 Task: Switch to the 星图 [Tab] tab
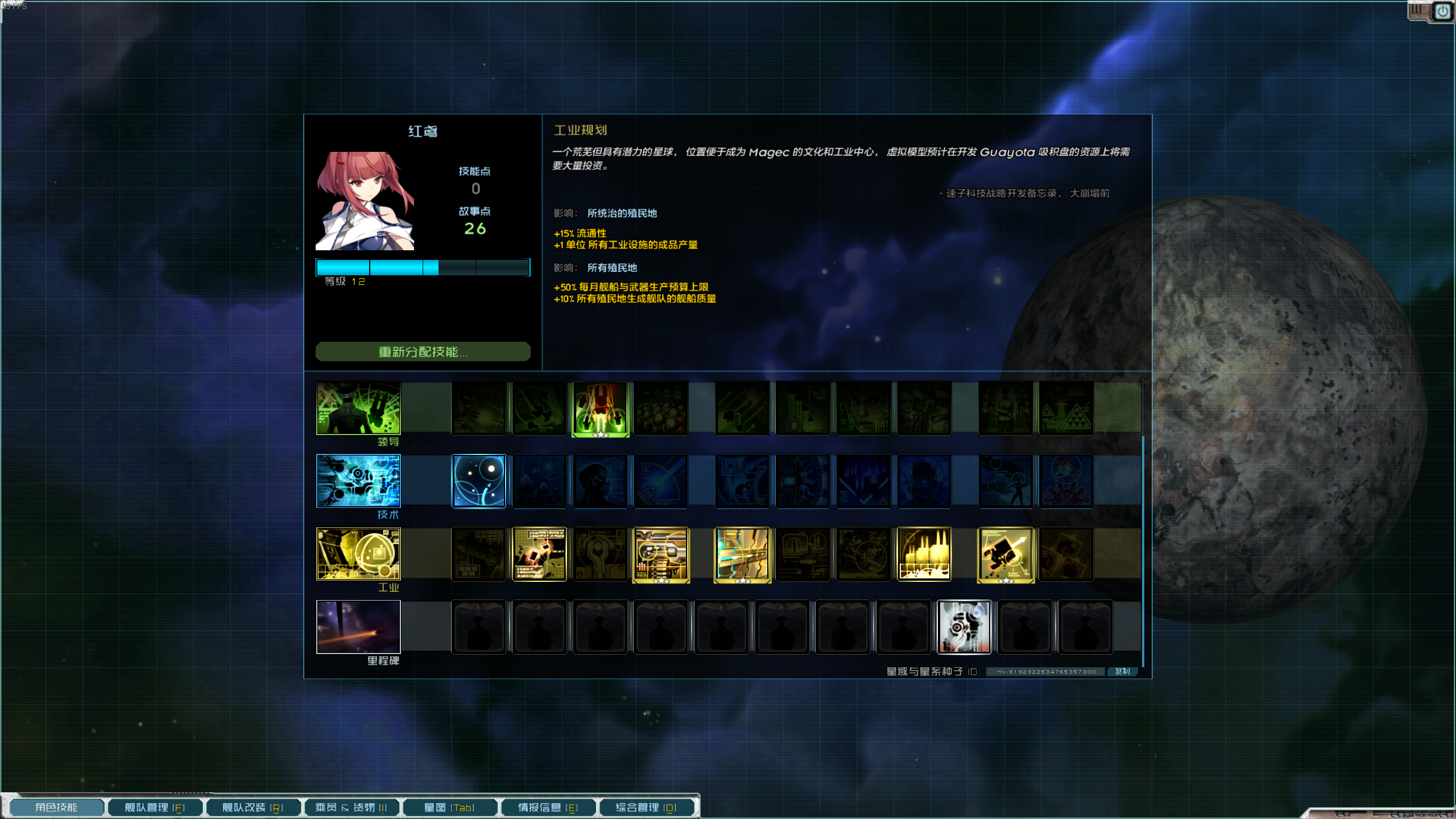(449, 806)
